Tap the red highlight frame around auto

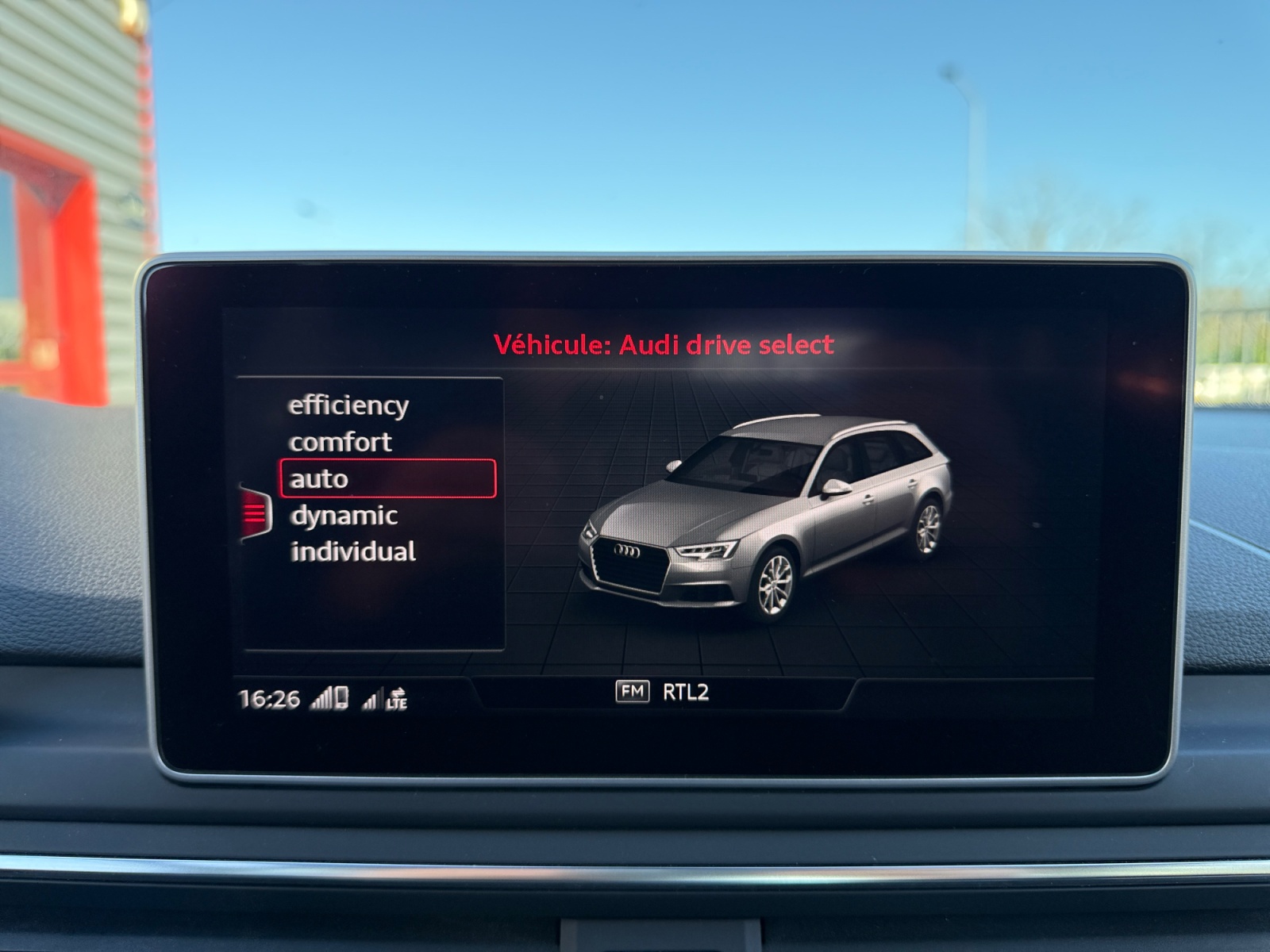(389, 478)
